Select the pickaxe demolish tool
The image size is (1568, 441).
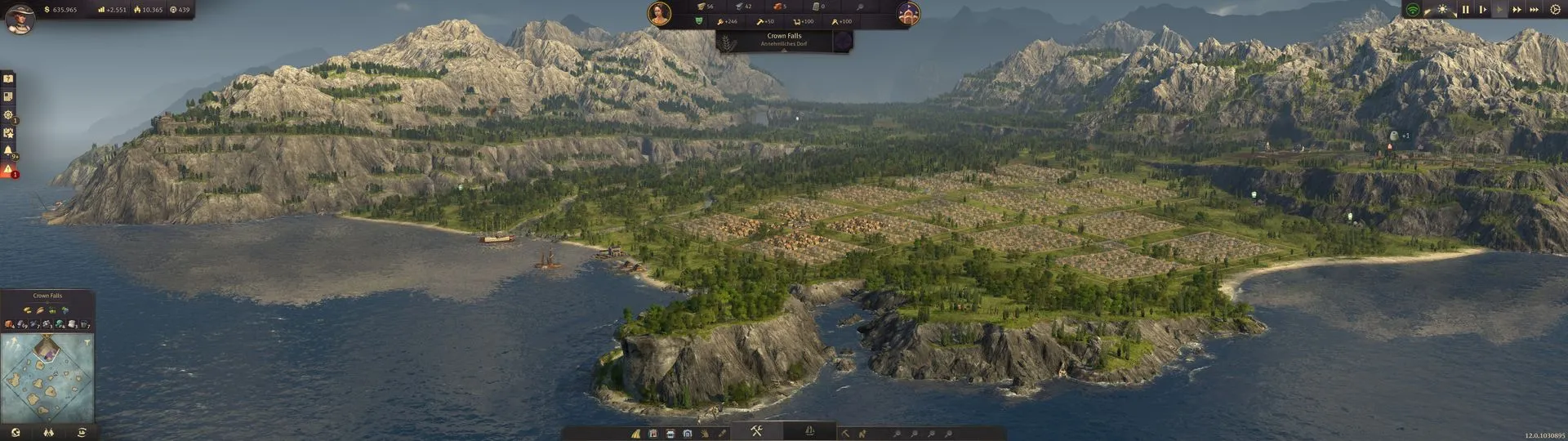click(845, 434)
